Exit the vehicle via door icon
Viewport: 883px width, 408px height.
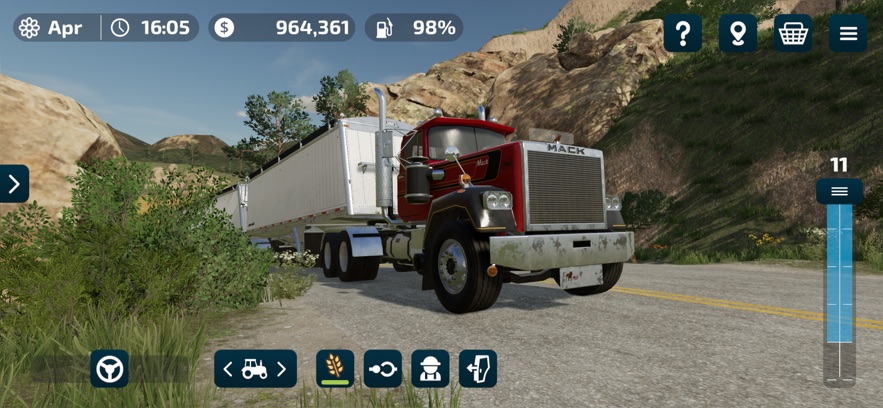click(478, 369)
